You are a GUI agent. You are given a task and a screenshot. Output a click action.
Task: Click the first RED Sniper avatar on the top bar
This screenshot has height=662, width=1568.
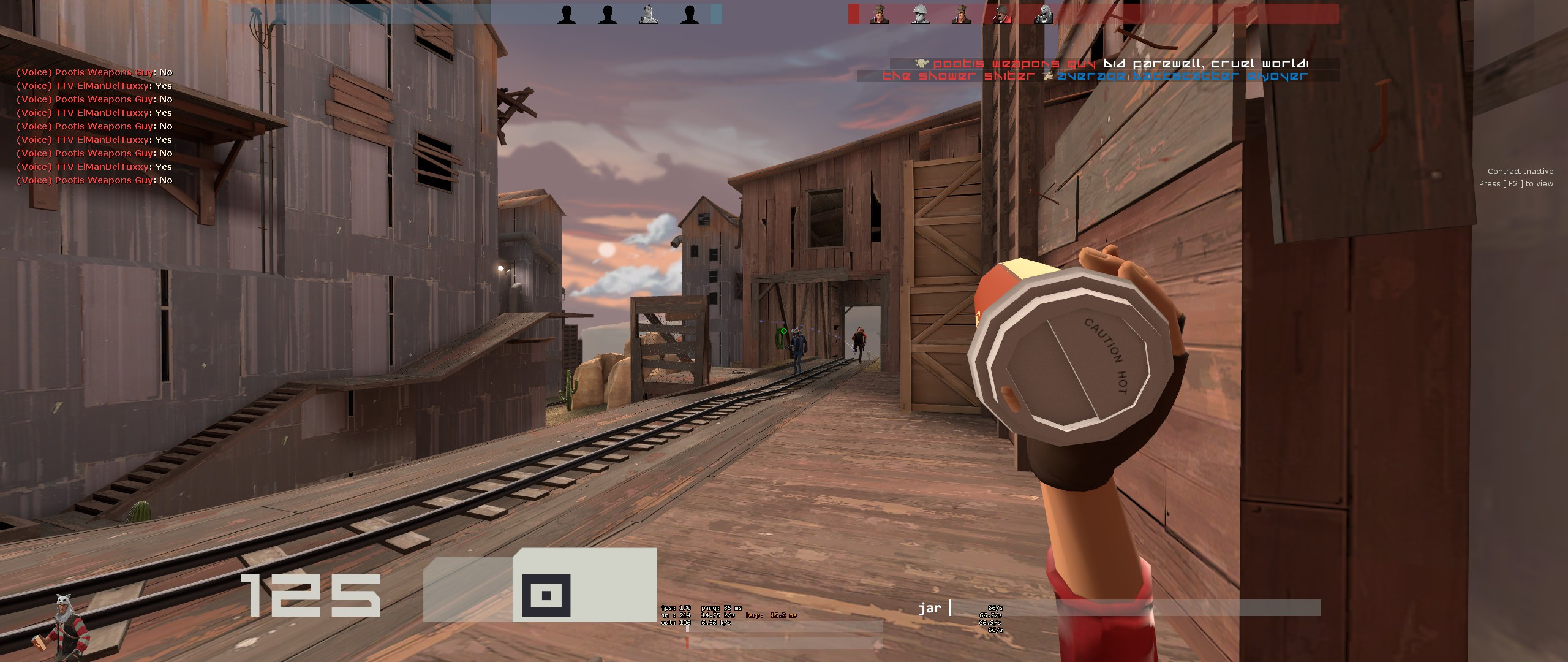click(880, 13)
